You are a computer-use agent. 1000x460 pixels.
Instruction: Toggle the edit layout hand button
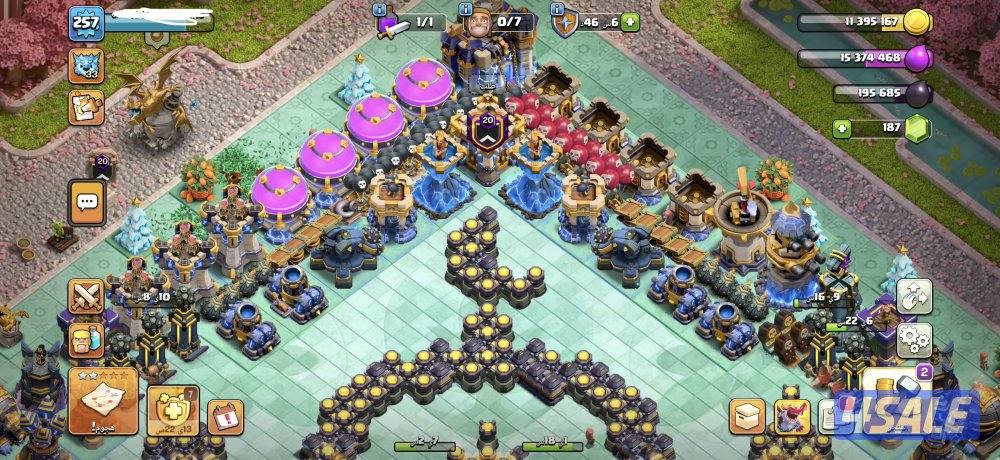(915, 297)
